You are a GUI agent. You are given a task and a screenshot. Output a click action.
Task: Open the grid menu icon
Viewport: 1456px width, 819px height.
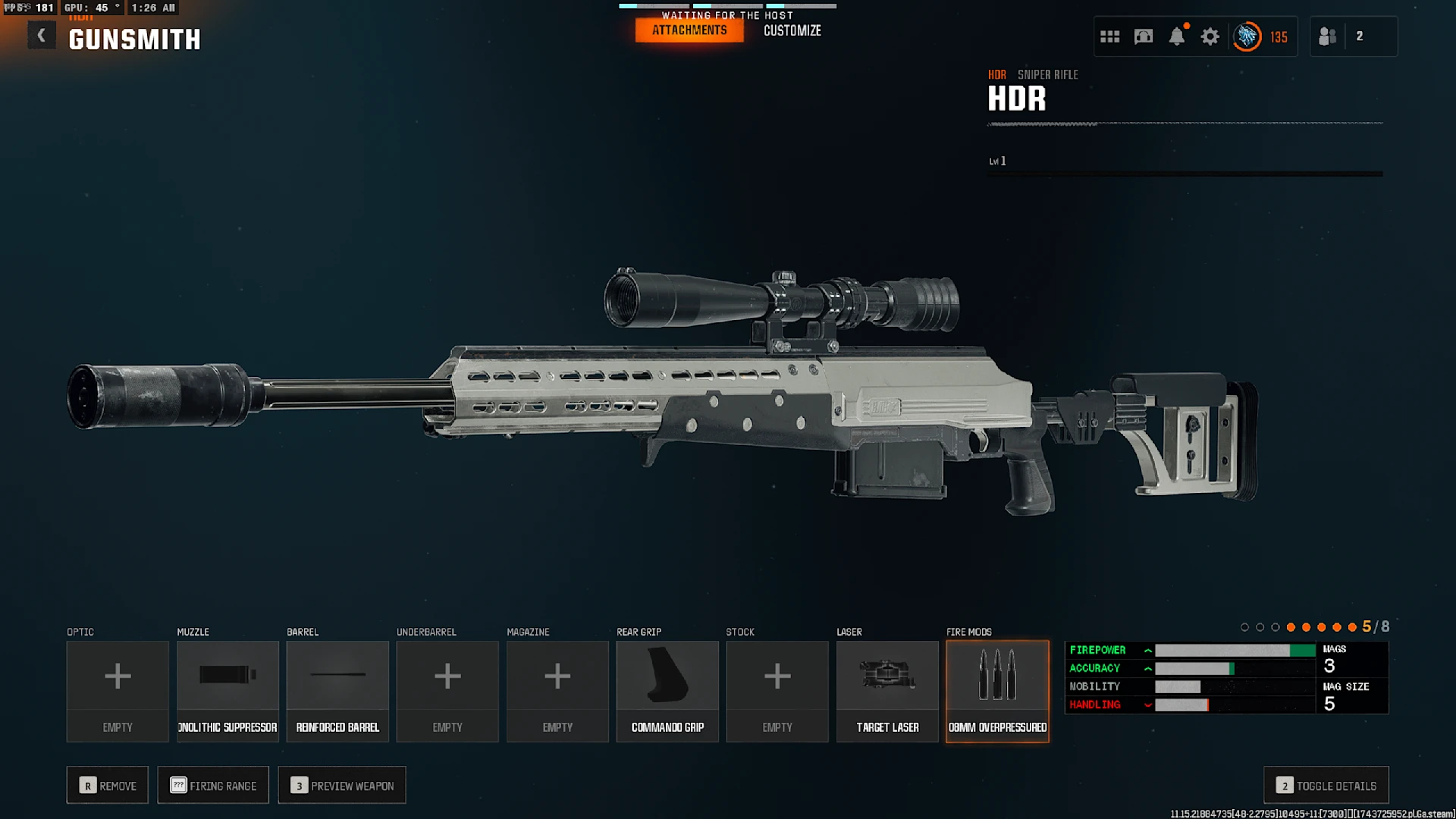pyautogui.click(x=1109, y=36)
